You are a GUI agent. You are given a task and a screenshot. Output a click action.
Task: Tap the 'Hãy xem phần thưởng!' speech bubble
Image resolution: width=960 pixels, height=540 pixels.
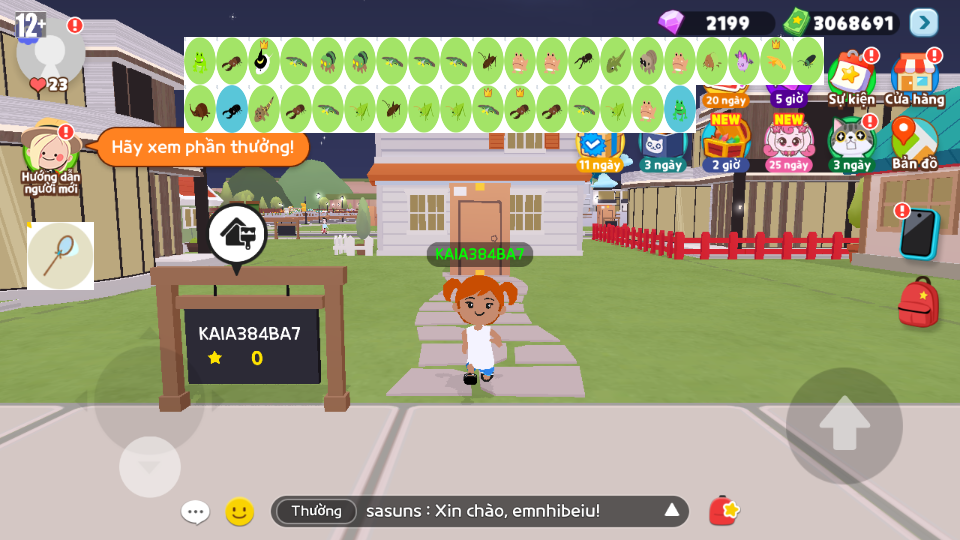click(x=202, y=148)
